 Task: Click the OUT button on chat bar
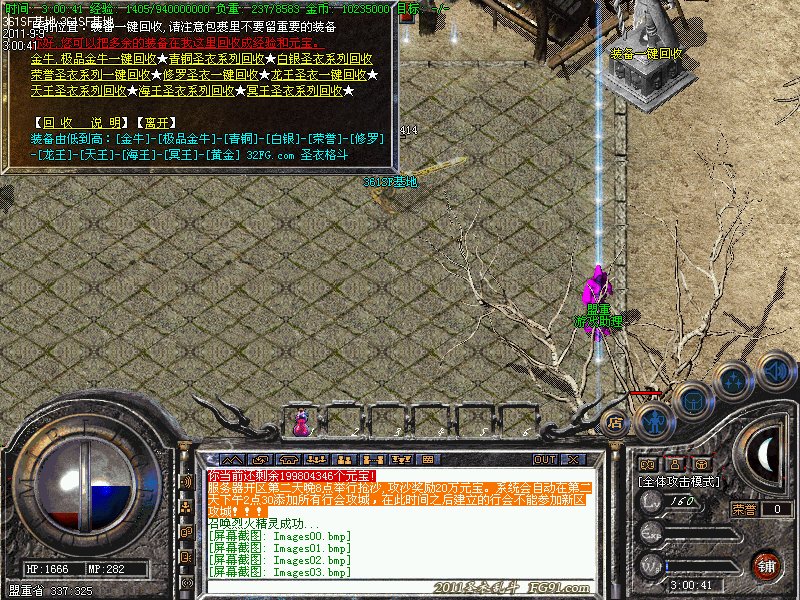coord(544,459)
